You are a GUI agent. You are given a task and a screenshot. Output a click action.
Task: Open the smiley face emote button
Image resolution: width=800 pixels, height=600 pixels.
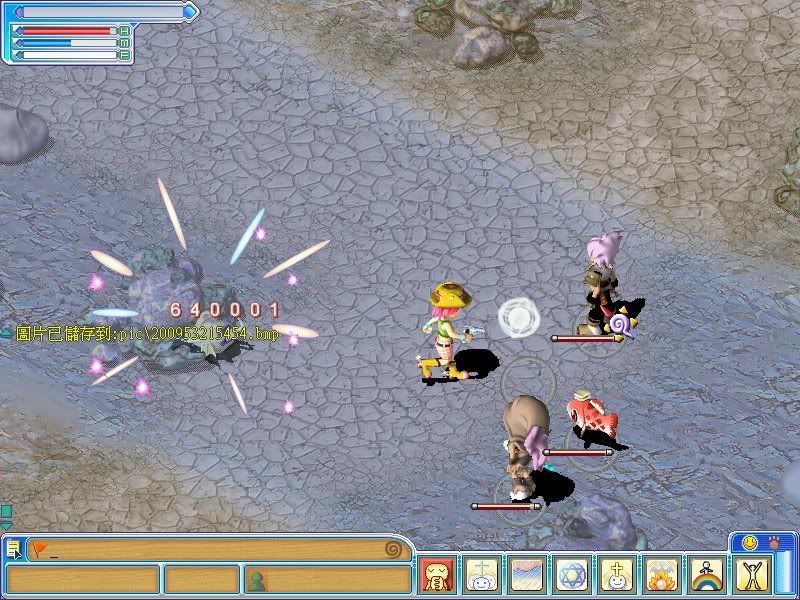[x=746, y=542]
